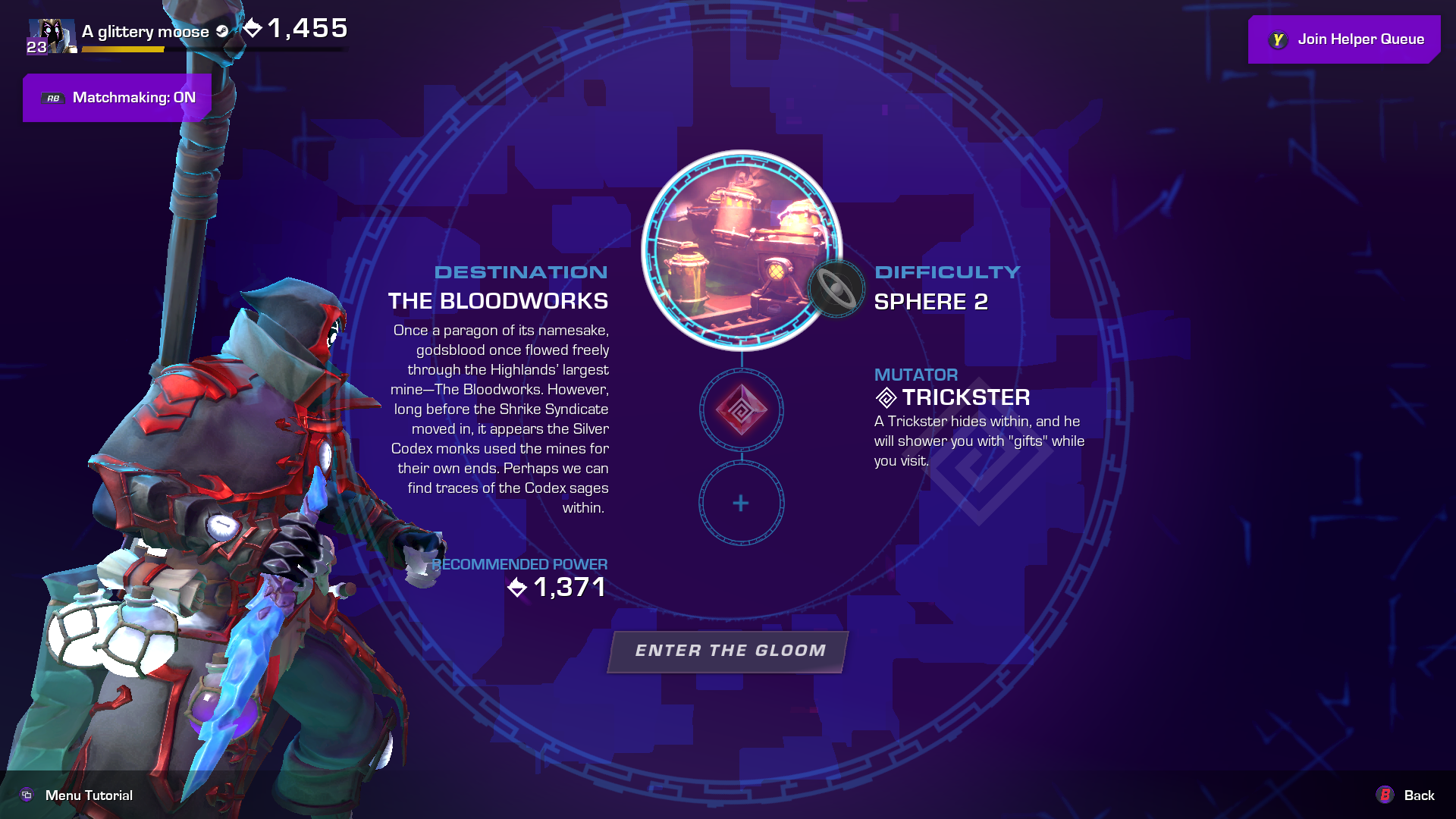Click the yellow experience progress bar

(x=121, y=49)
